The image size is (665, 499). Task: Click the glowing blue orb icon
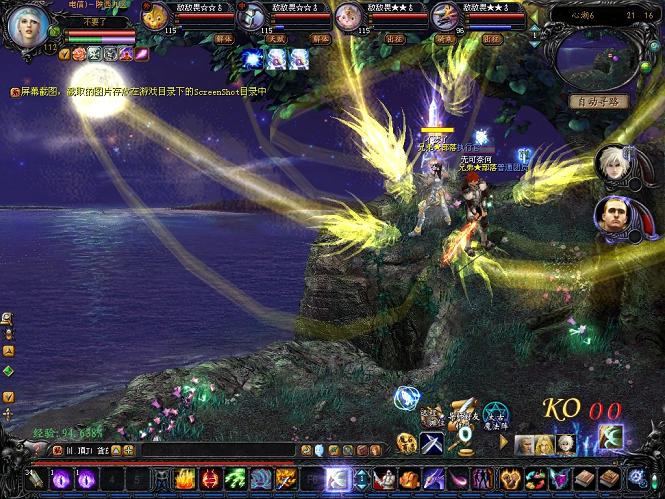click(405, 399)
